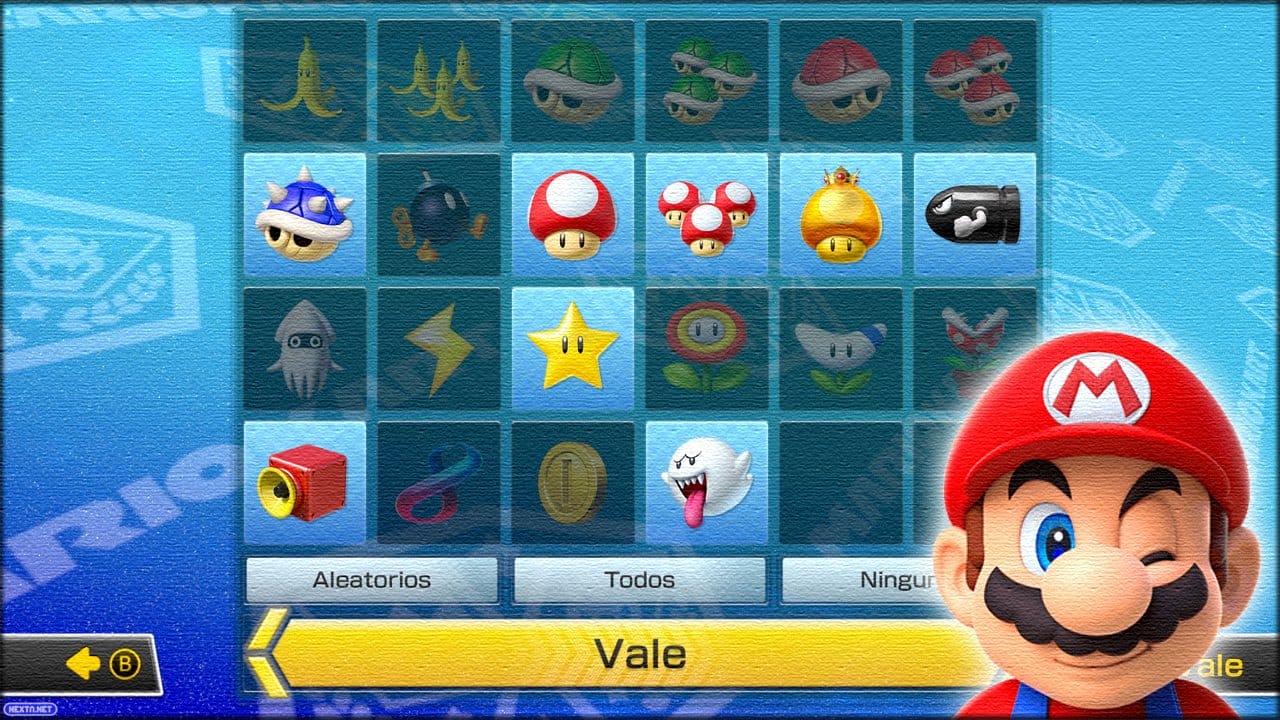Select the Red Shell item
The width and height of the screenshot is (1280, 720).
tap(841, 78)
